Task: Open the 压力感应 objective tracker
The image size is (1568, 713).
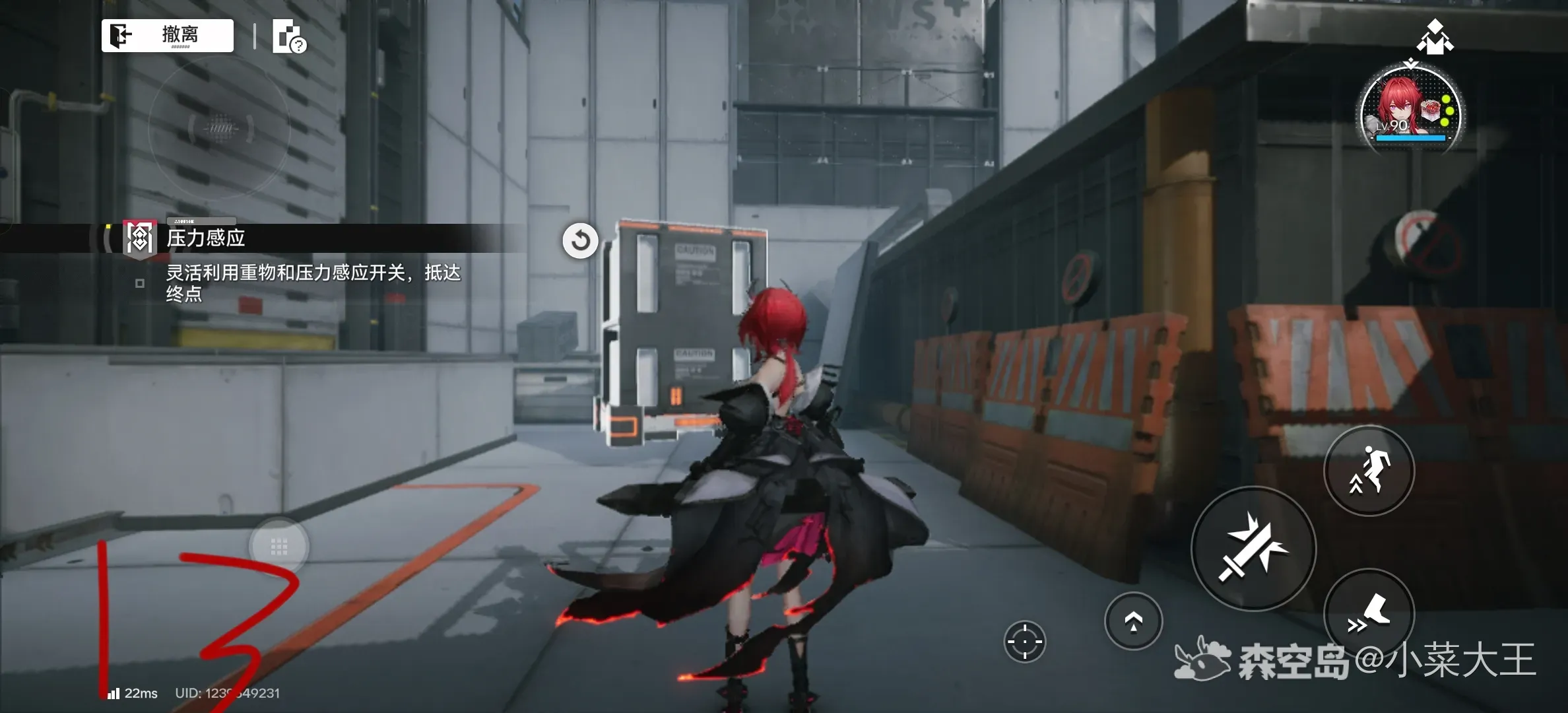Action: pos(206,238)
